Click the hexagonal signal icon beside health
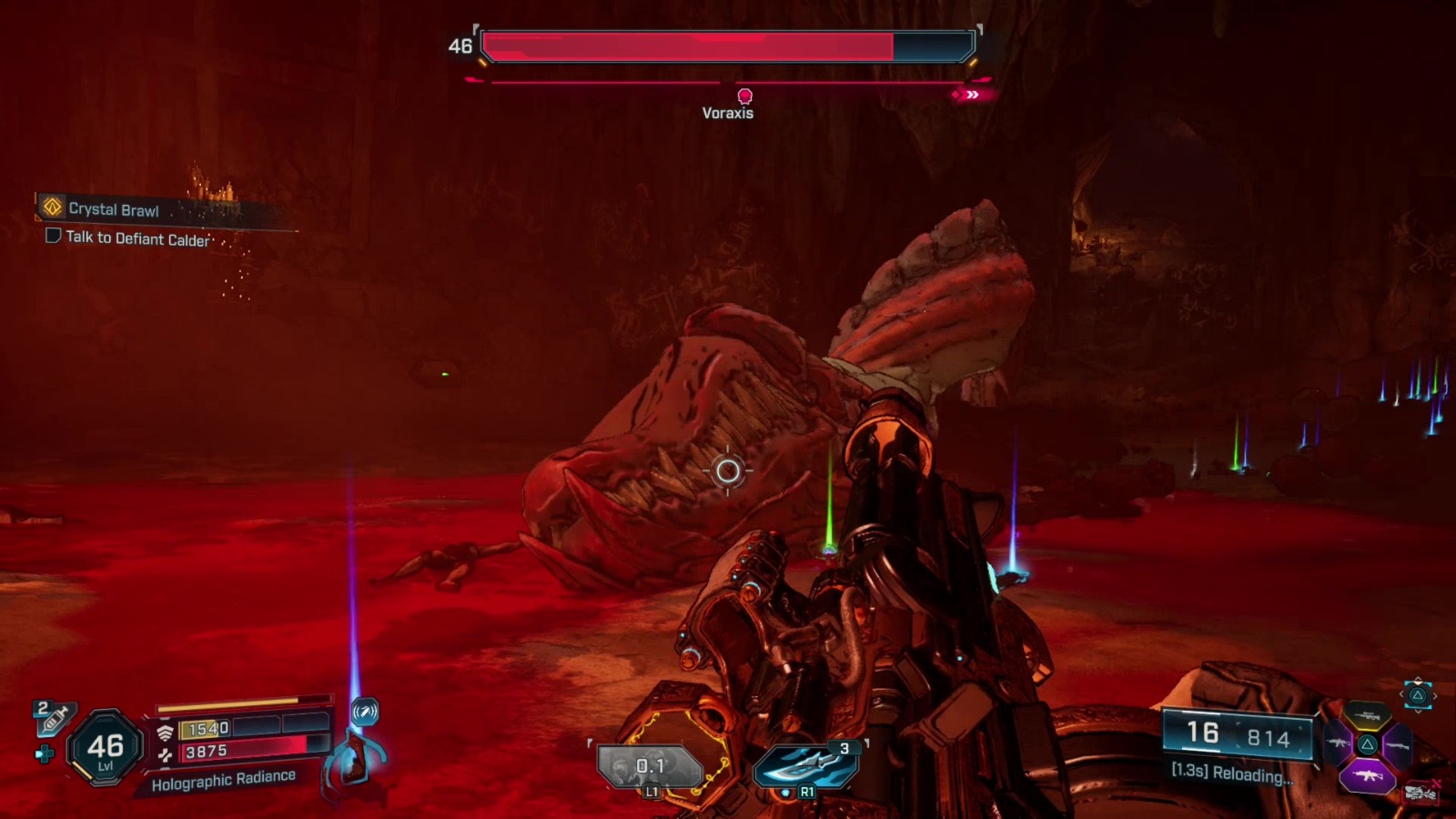The width and height of the screenshot is (1456, 819). tap(365, 711)
